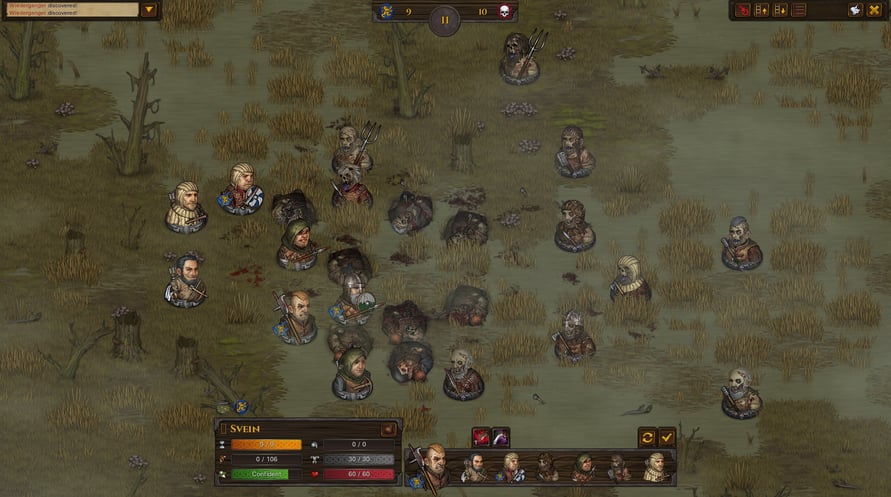Image resolution: width=891 pixels, height=497 pixels.
Task: Toggle the button beside Svein's name
Action: [x=389, y=429]
